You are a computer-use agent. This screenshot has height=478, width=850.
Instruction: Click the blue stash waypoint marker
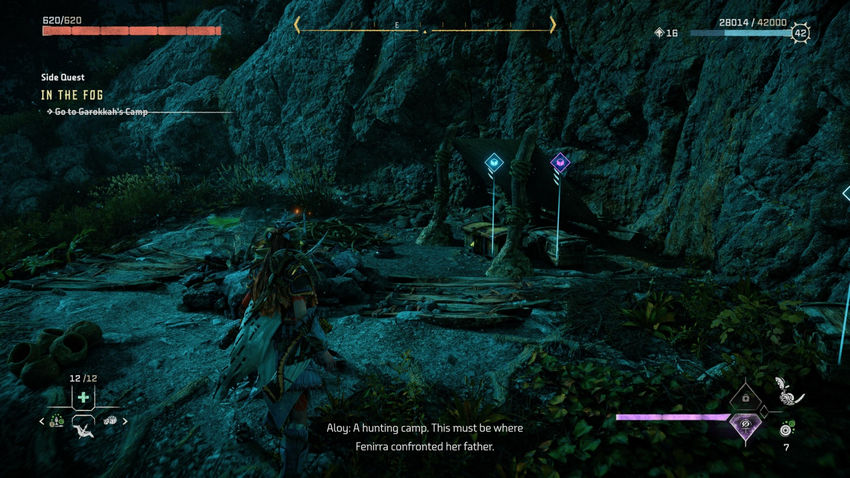(x=493, y=162)
